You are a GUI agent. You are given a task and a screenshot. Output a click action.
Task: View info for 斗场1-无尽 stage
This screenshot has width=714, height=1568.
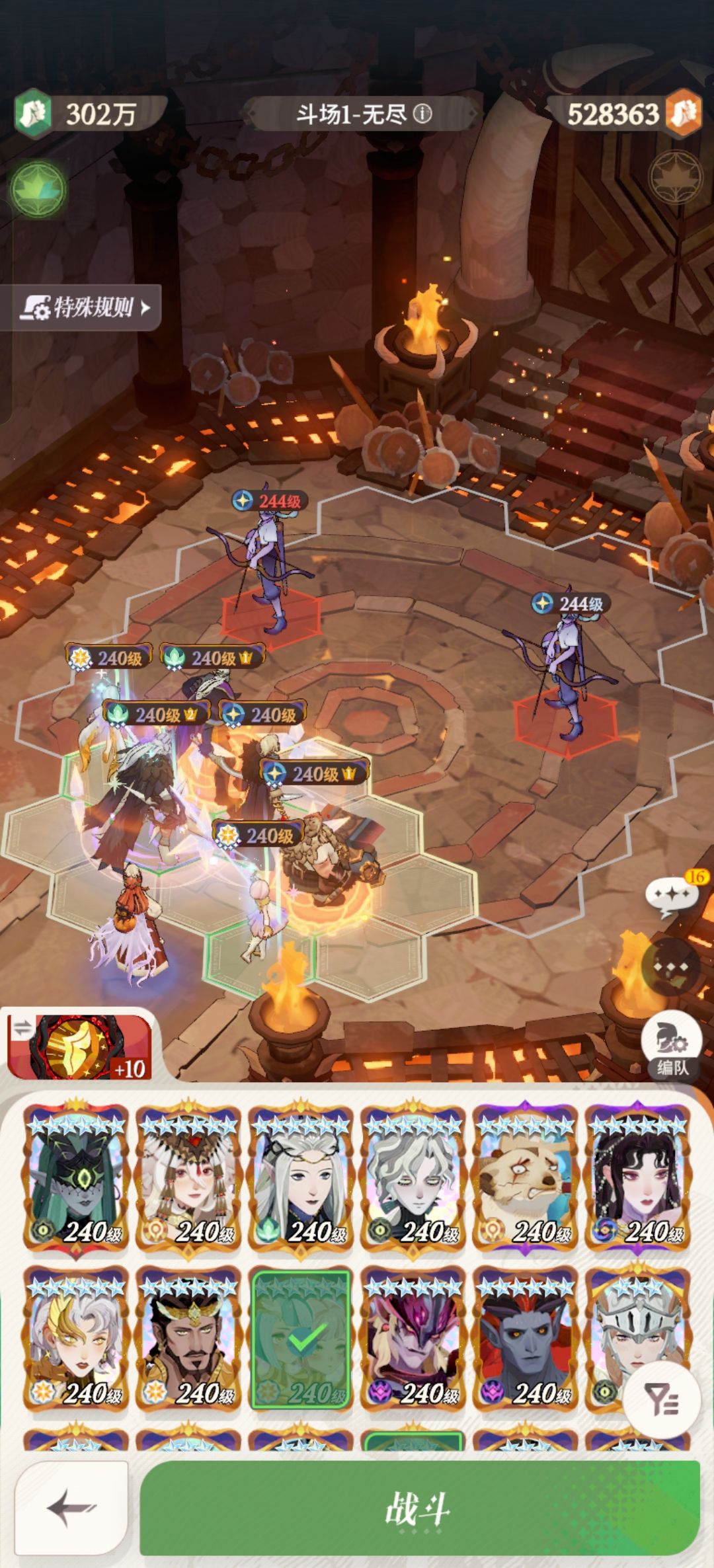click(x=422, y=114)
